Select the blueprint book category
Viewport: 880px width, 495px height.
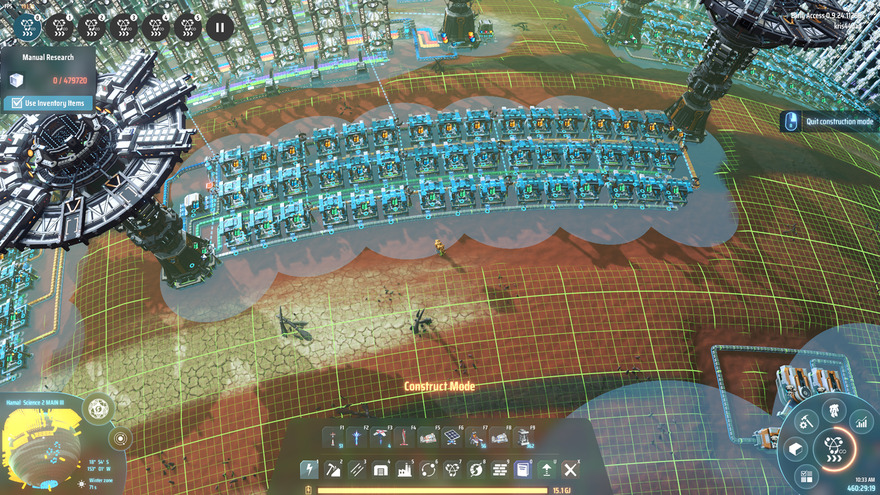click(x=523, y=469)
